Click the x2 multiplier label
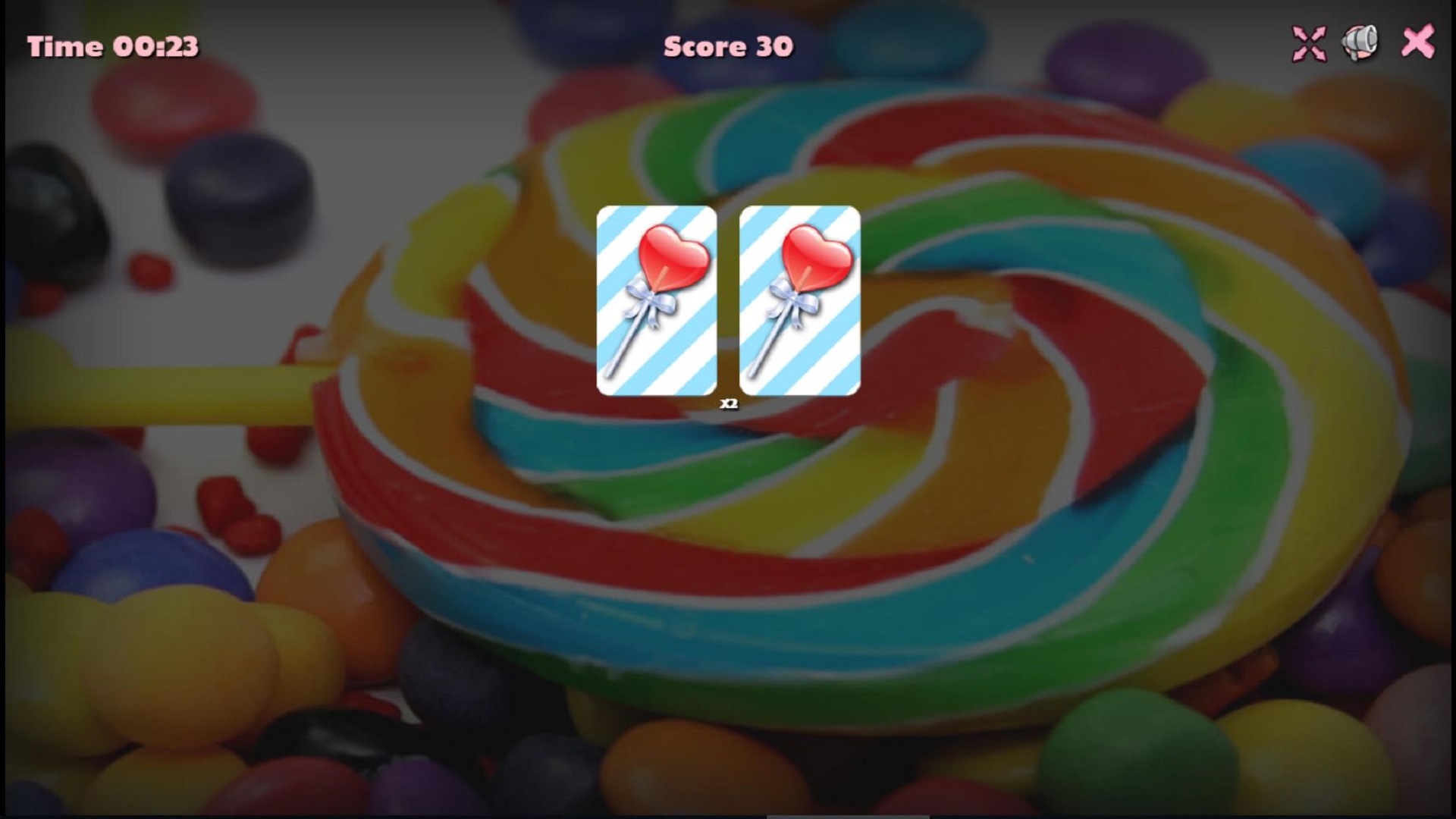Viewport: 1456px width, 819px height. tap(730, 403)
